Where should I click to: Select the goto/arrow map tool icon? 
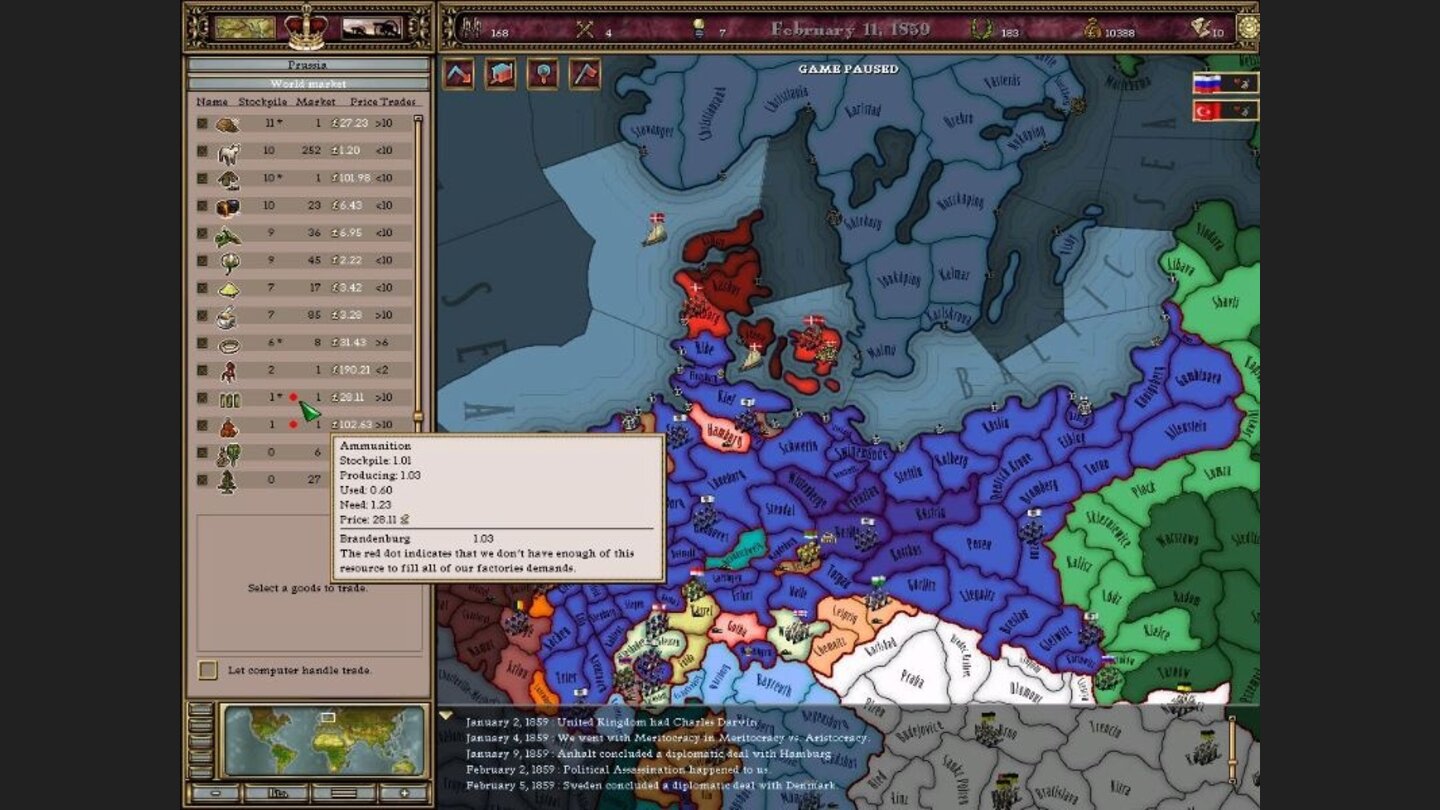(x=458, y=75)
